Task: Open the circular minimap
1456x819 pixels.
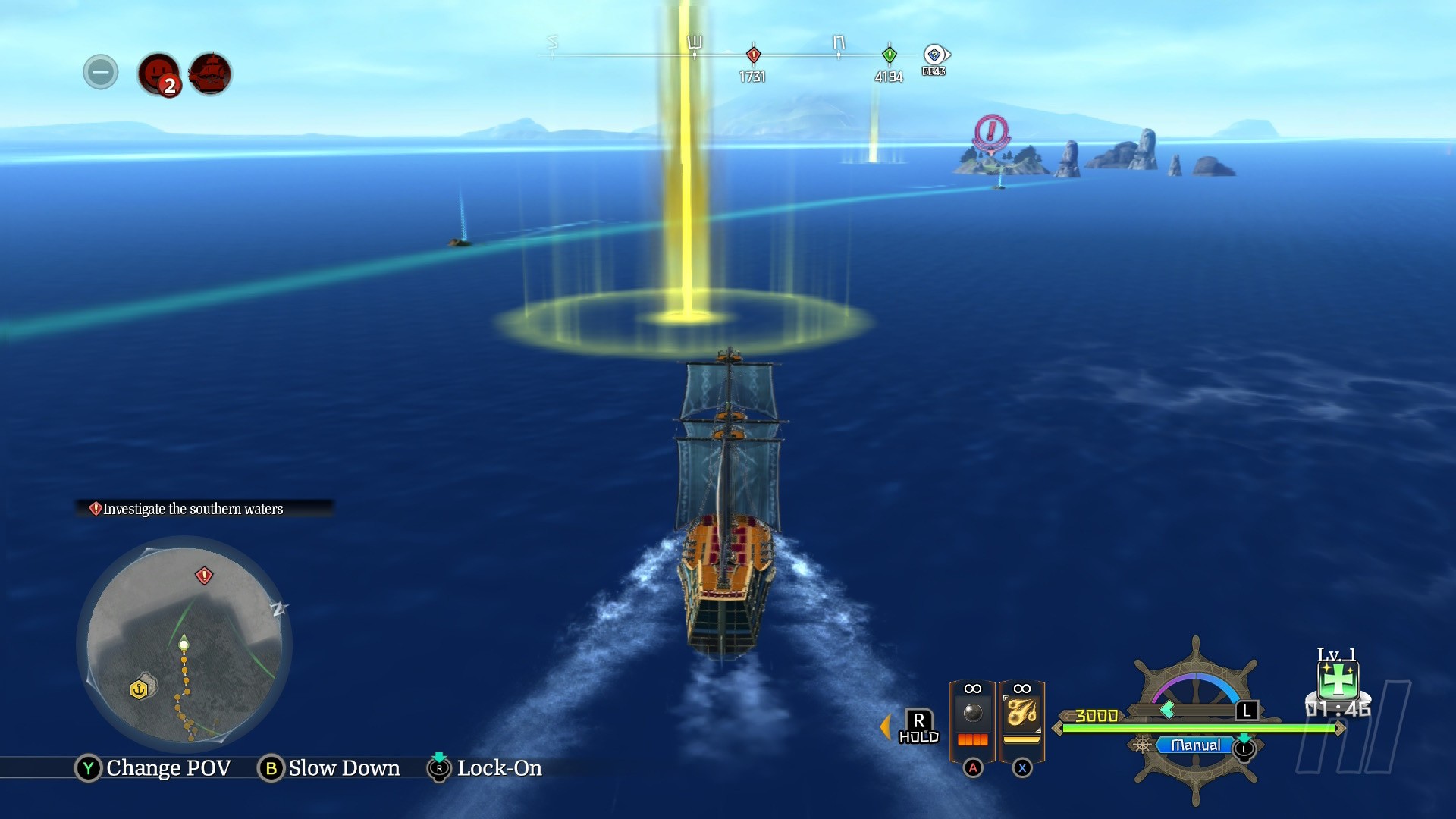Action: (184, 645)
